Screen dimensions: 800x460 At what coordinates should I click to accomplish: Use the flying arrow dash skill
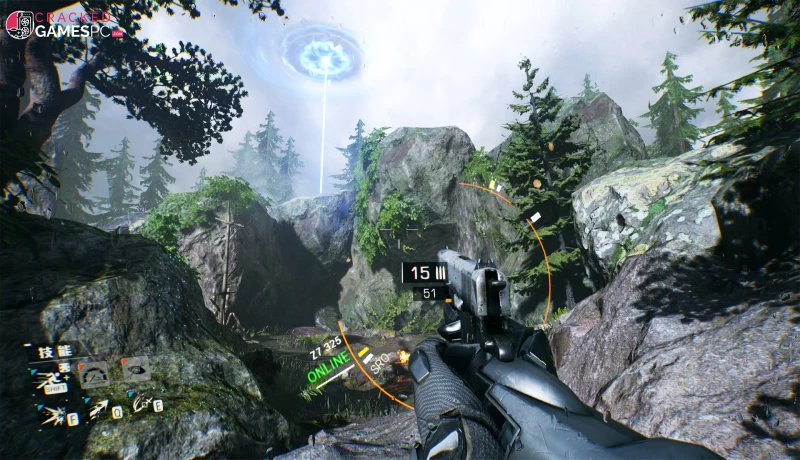pyautogui.click(x=96, y=408)
